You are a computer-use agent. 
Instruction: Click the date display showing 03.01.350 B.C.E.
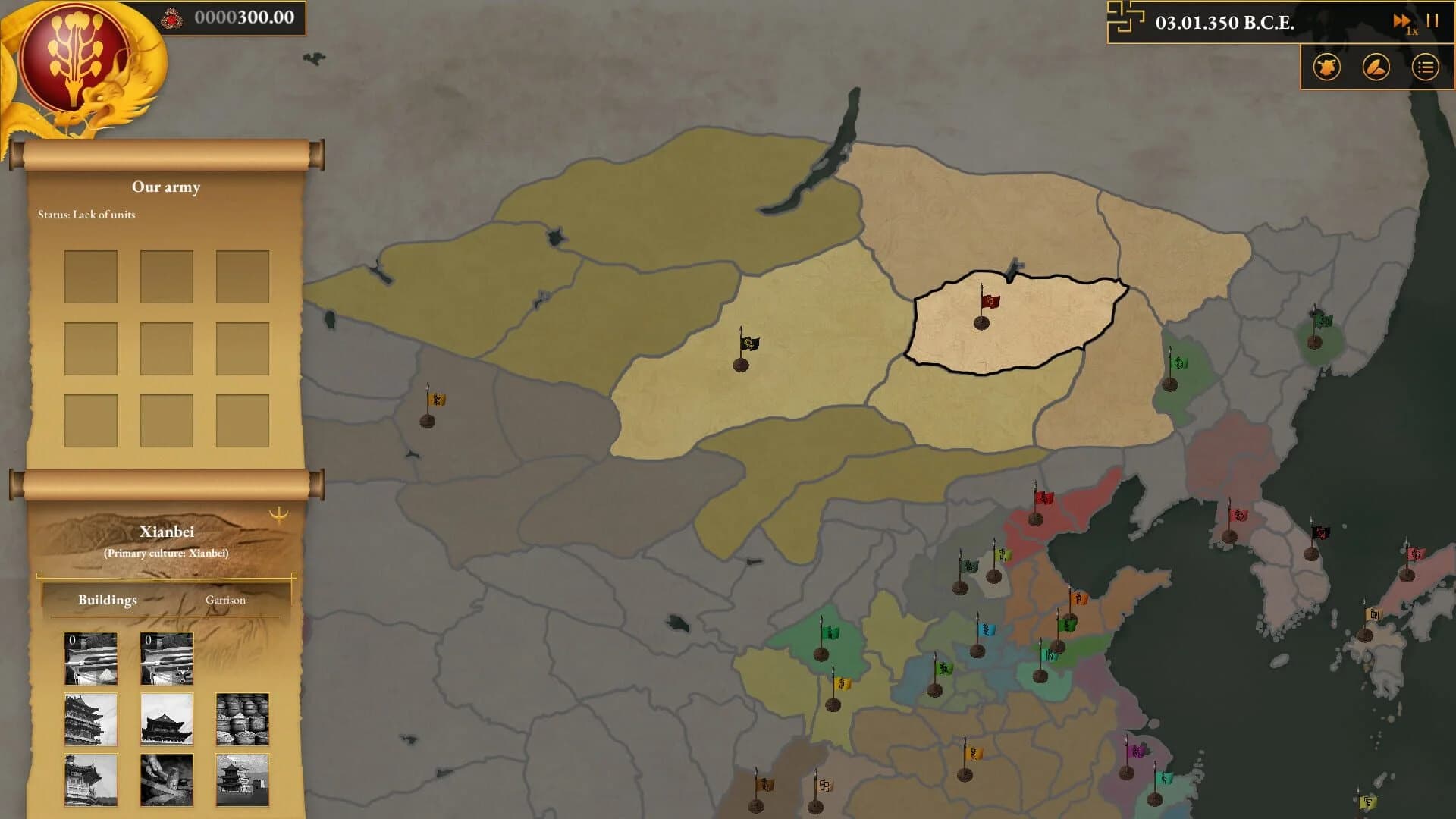click(1222, 23)
